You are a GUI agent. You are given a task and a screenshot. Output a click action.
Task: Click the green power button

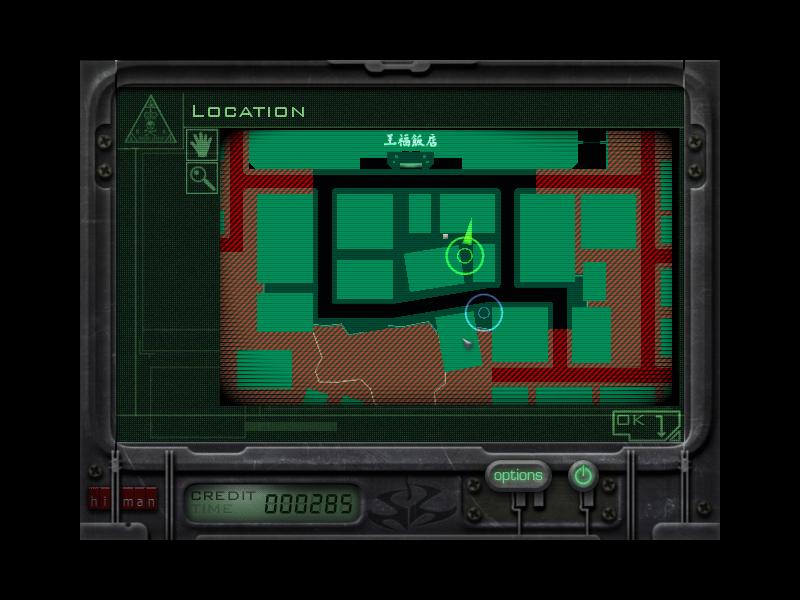point(583,476)
